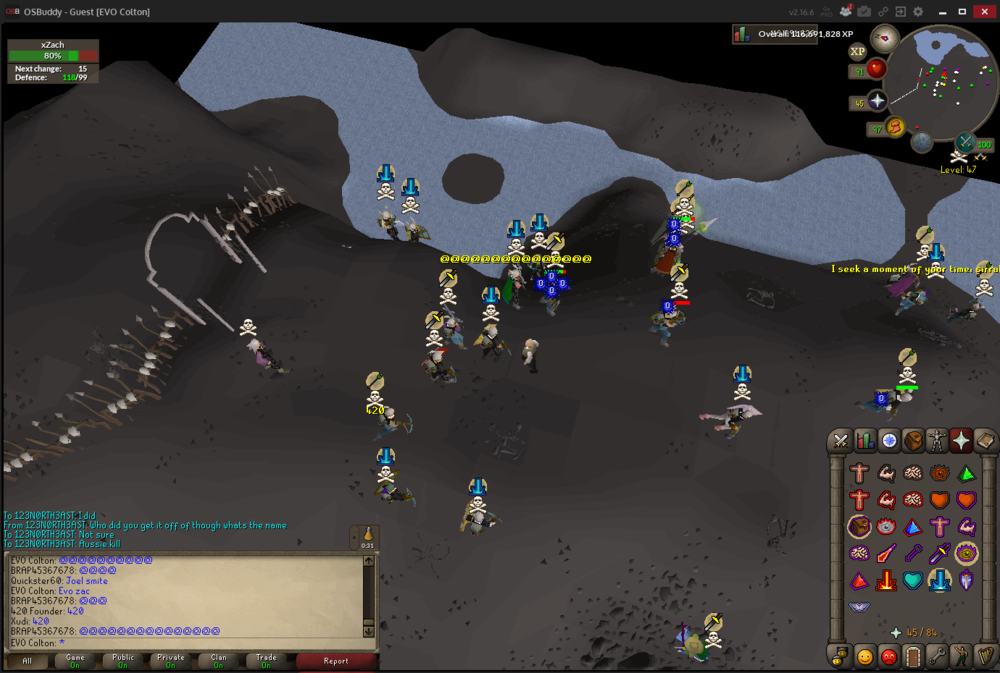
Task: Open the Spellbook tab
Action: point(984,440)
